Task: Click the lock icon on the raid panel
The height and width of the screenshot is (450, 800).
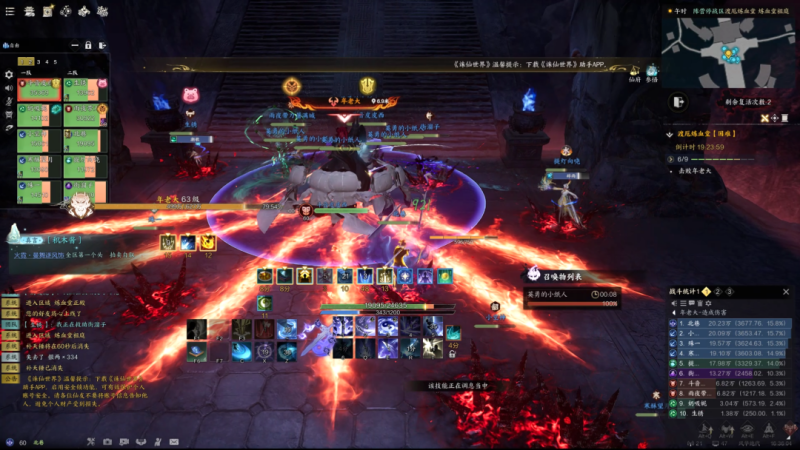Action: point(88,45)
